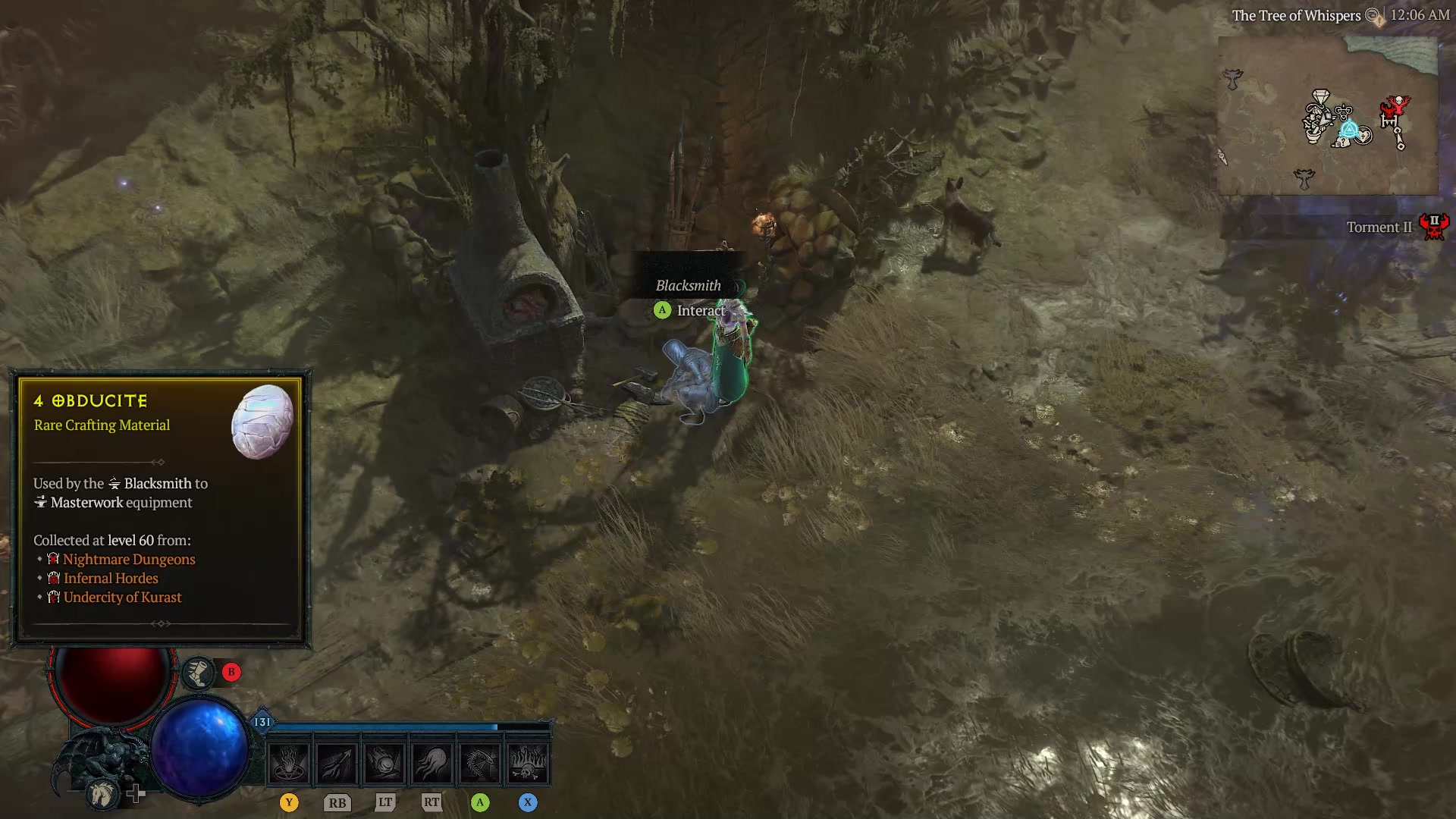Click the blue waypoint marker on the minimap
This screenshot has width=1456, height=819.
(x=1349, y=129)
